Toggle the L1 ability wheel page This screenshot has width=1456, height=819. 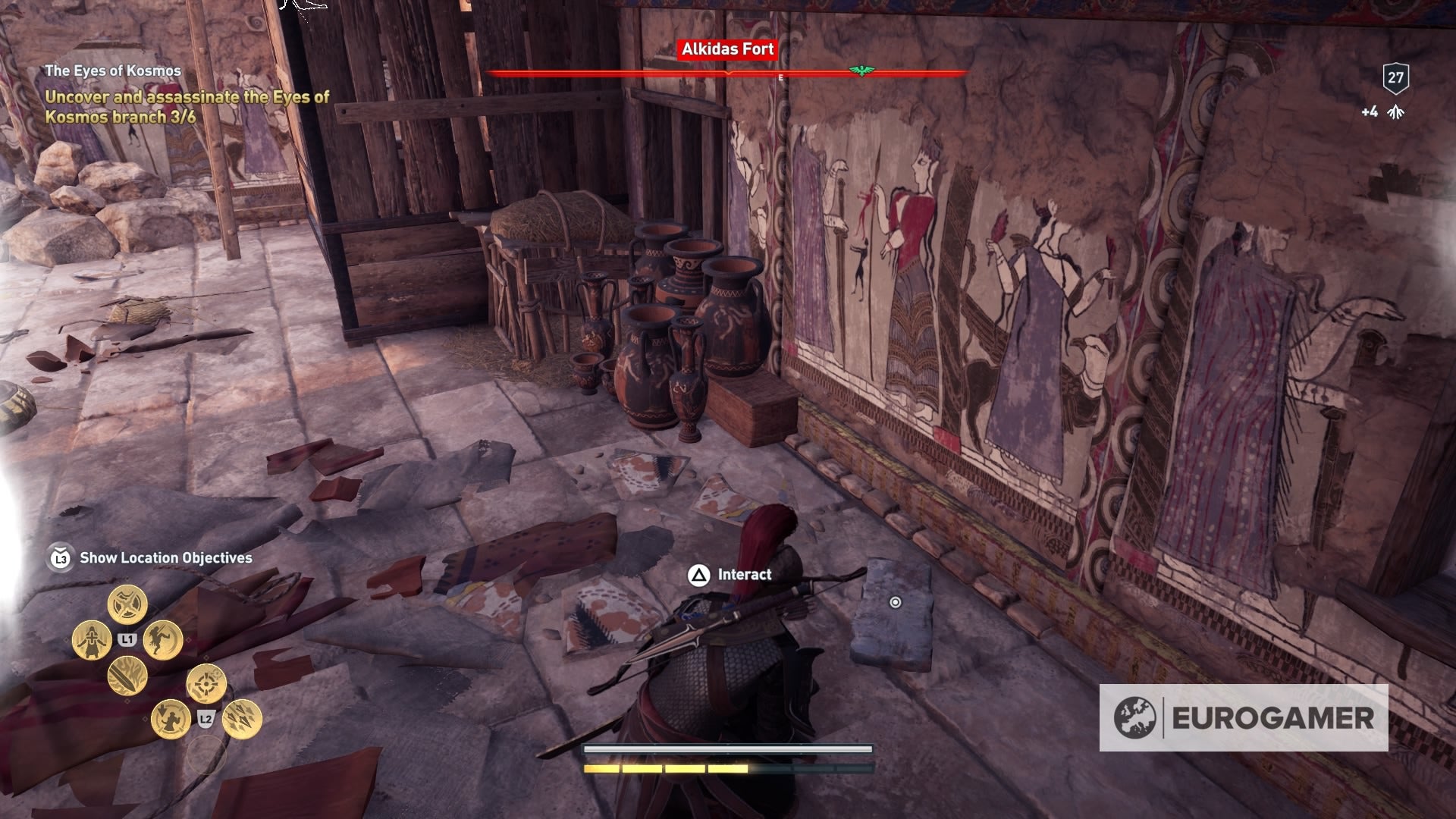coord(127,639)
